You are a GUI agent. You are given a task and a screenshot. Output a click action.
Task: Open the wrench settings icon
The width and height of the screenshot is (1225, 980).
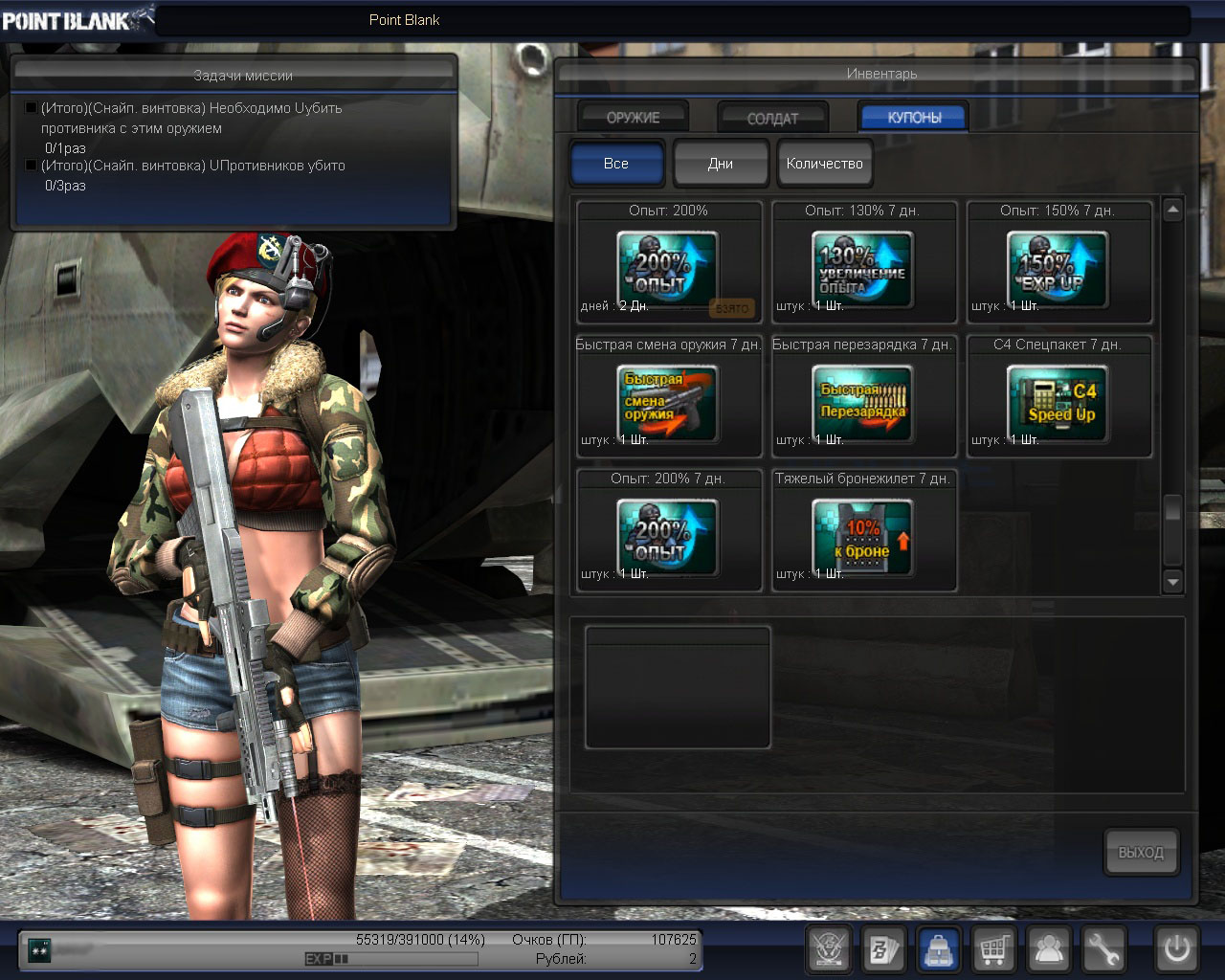pos(1103,949)
